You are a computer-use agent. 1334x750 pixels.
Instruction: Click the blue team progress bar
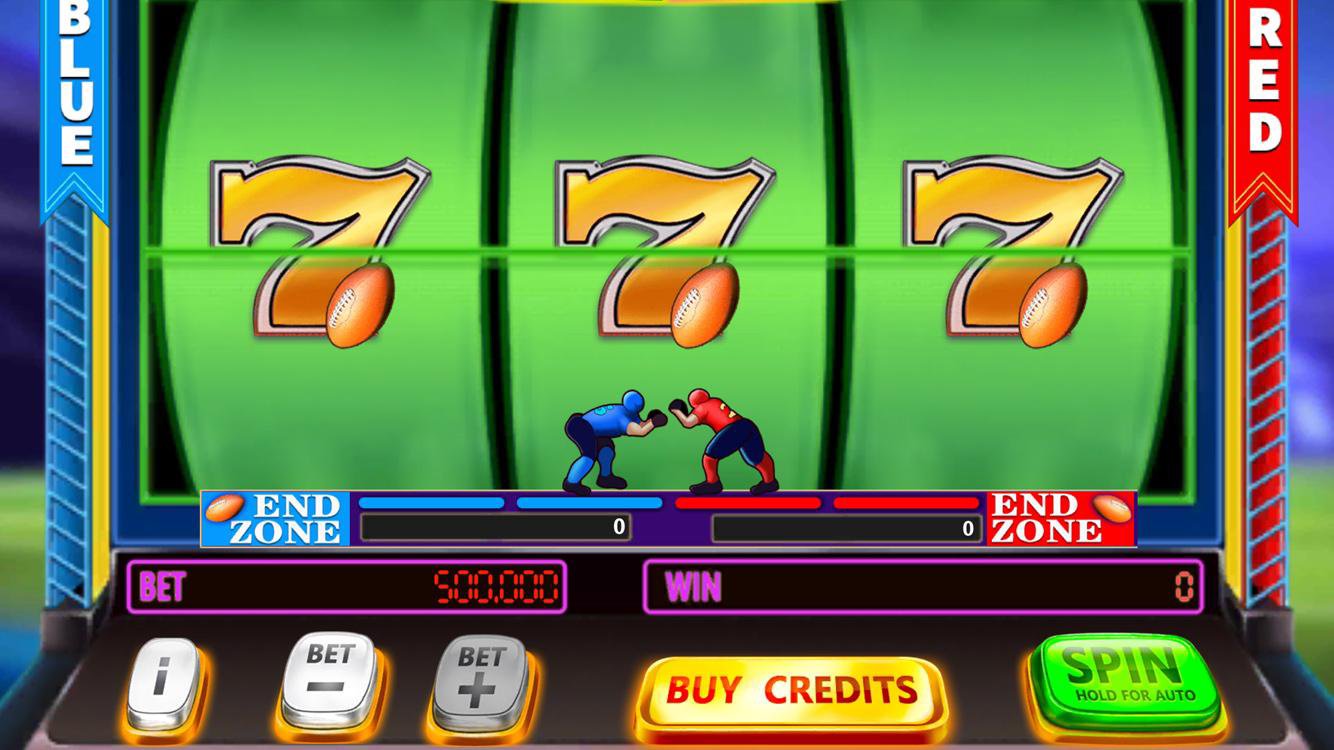click(x=510, y=504)
